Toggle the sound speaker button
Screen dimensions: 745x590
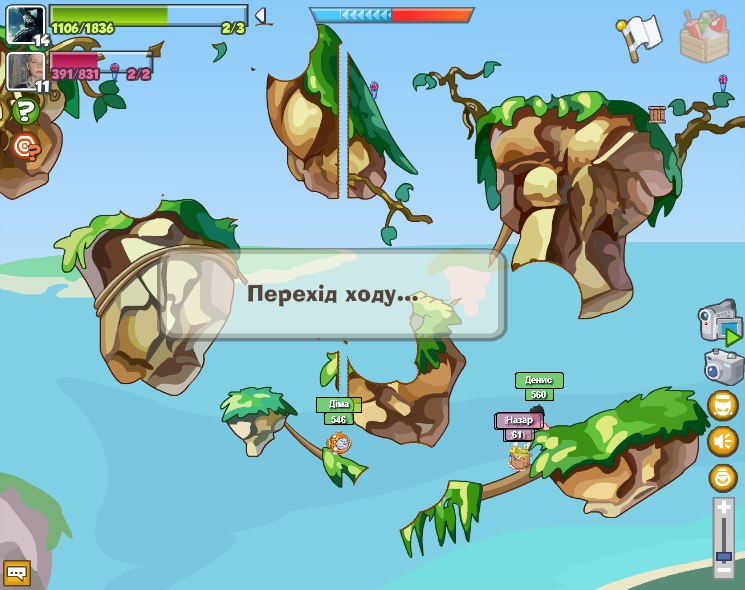[722, 440]
